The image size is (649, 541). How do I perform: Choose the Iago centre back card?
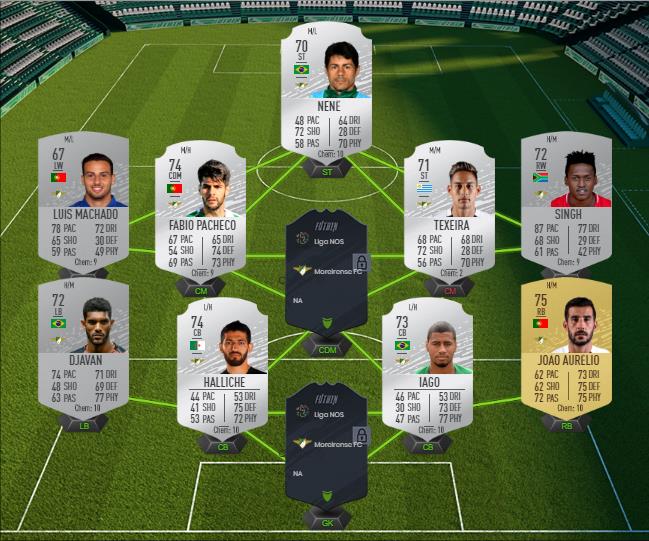tap(428, 365)
